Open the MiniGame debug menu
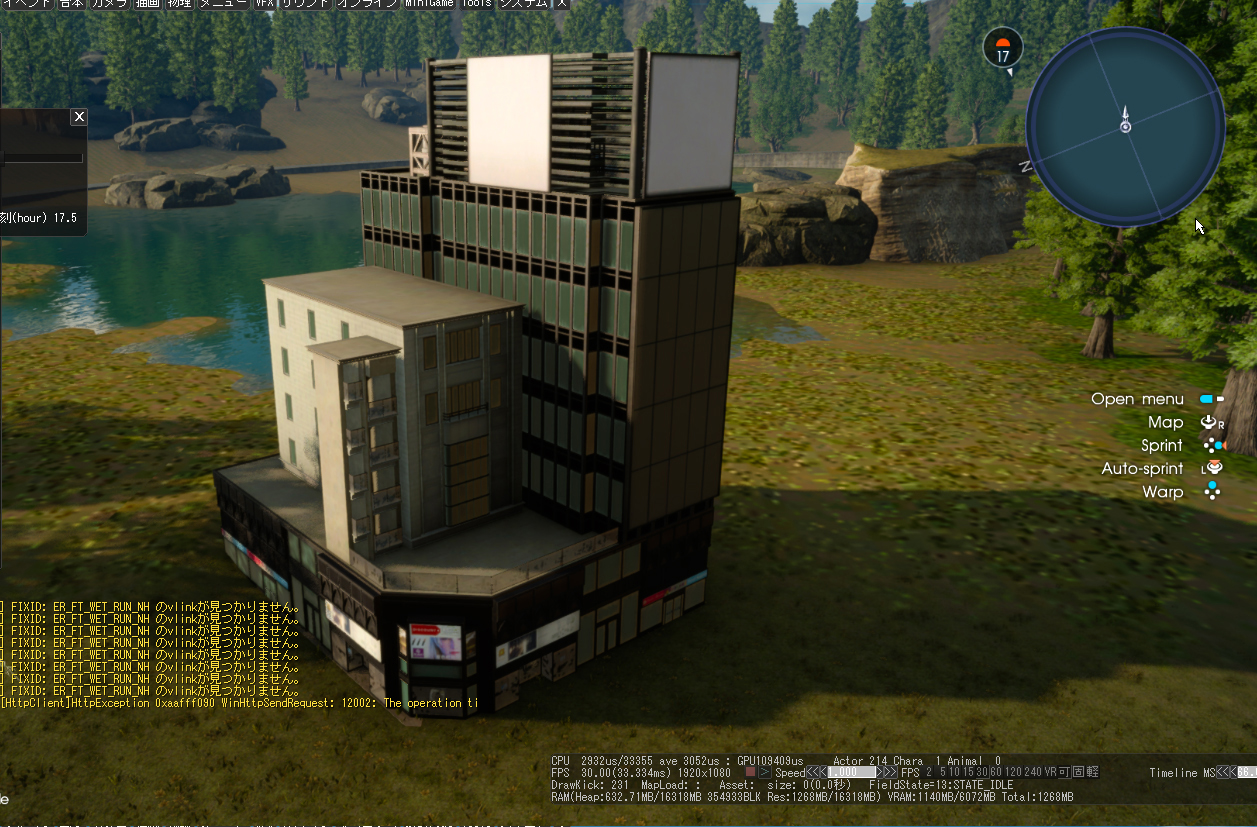This screenshot has height=827, width=1257. coord(429,4)
